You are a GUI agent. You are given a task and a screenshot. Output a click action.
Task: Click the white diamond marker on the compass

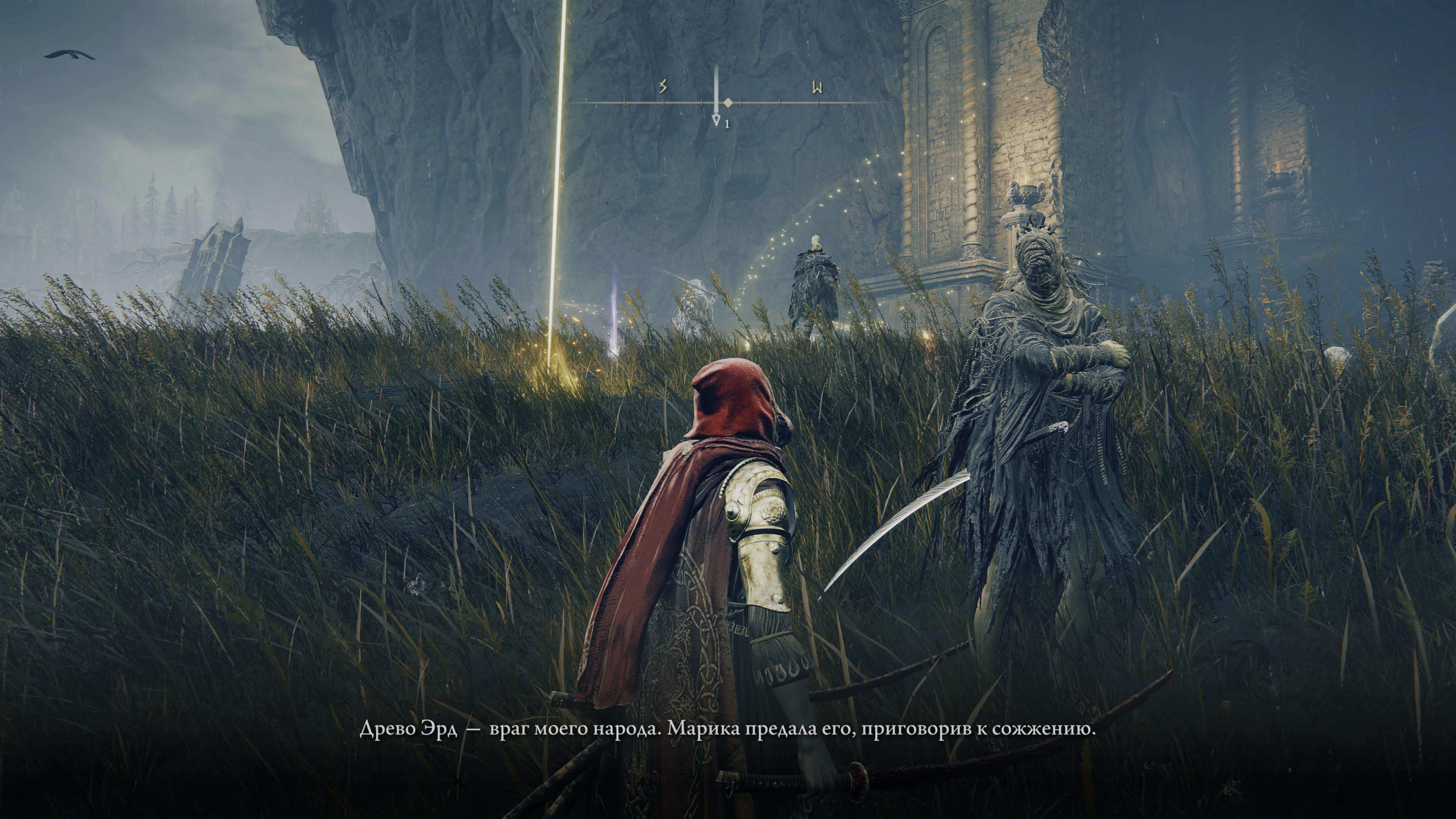(728, 103)
